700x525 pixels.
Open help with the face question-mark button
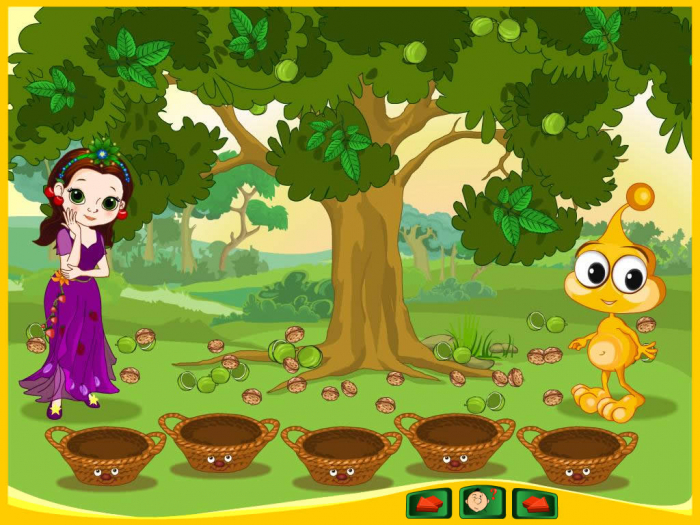coord(482,502)
